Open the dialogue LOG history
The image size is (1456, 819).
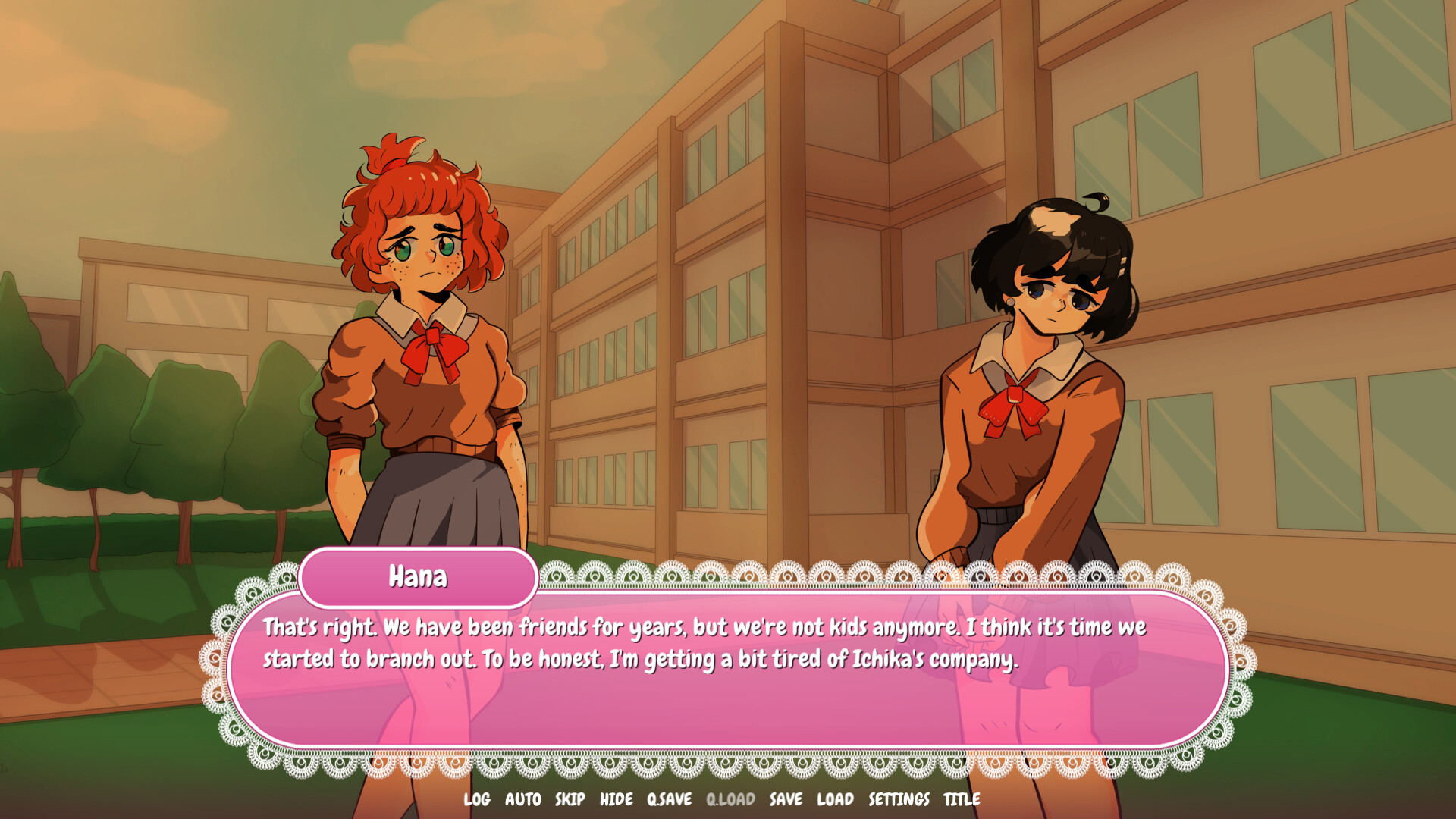coord(477,799)
